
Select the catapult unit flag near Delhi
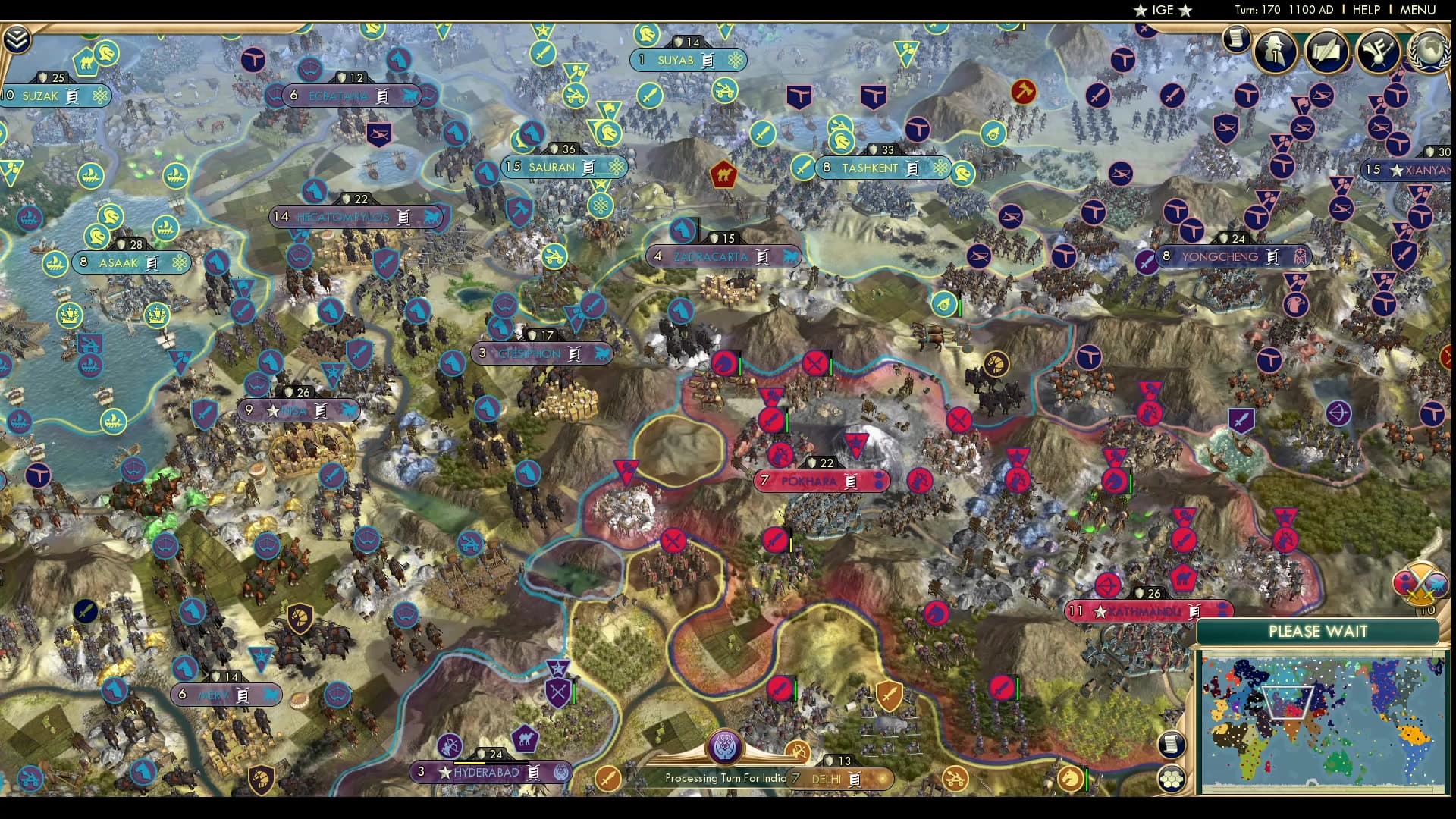[x=955, y=779]
